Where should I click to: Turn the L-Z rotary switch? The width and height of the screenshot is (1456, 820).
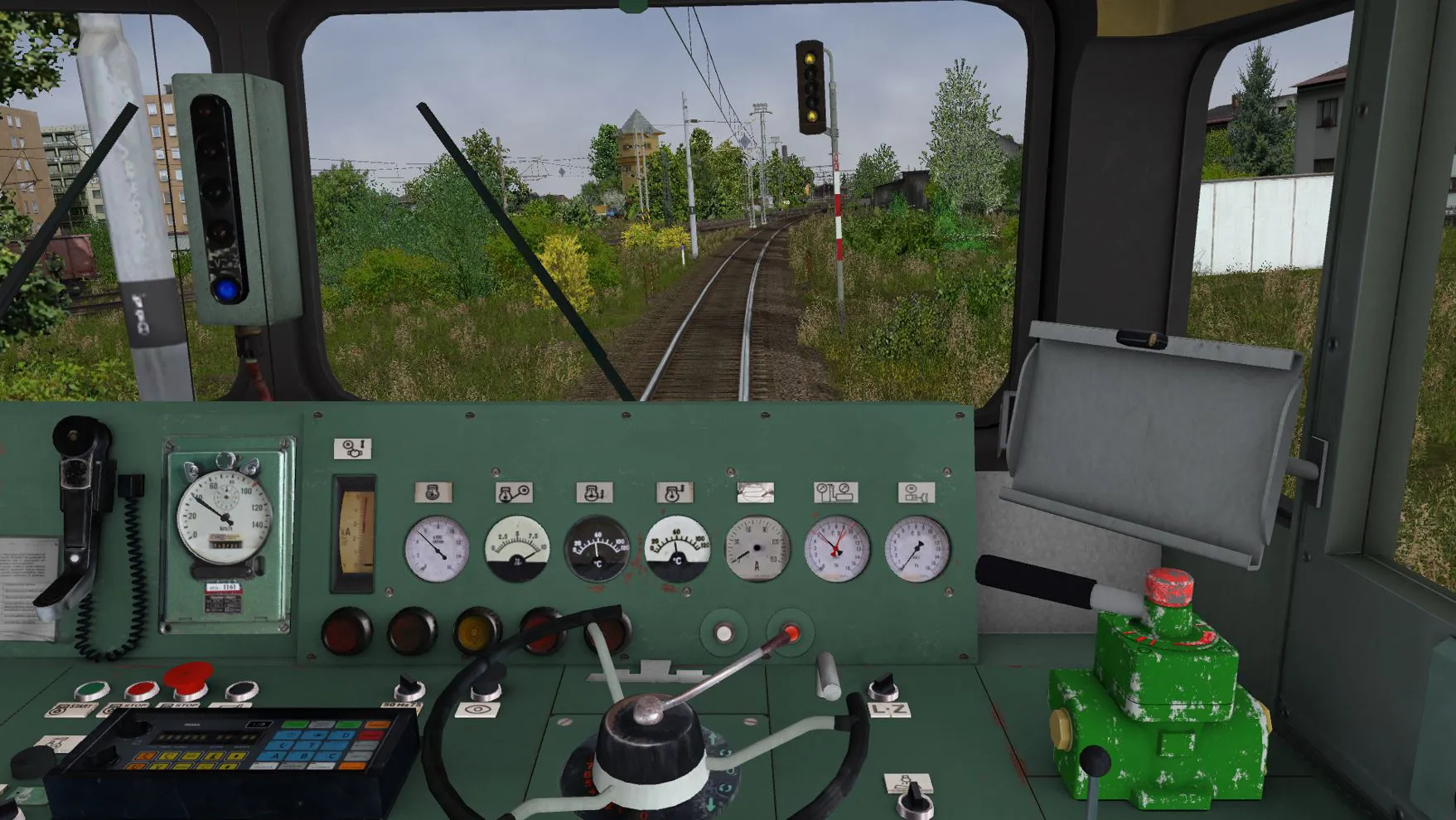[x=882, y=687]
